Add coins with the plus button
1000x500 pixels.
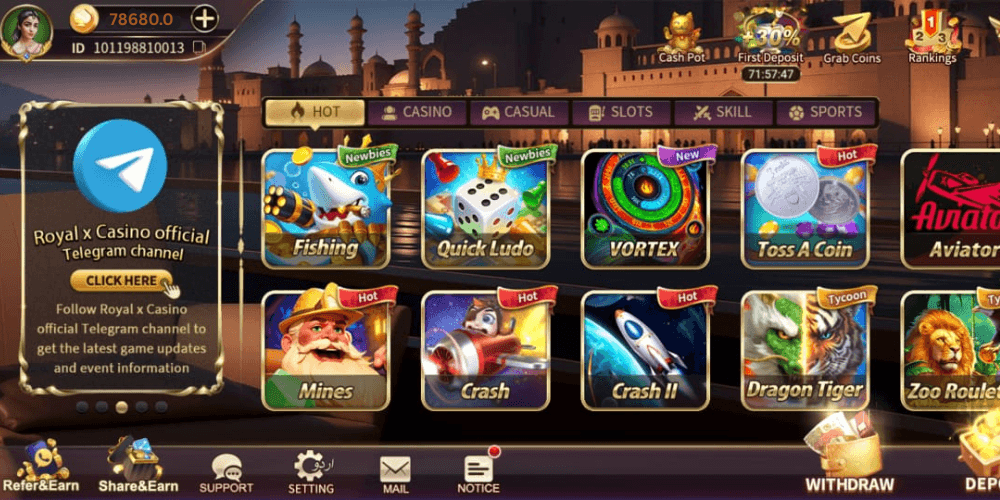tap(204, 18)
